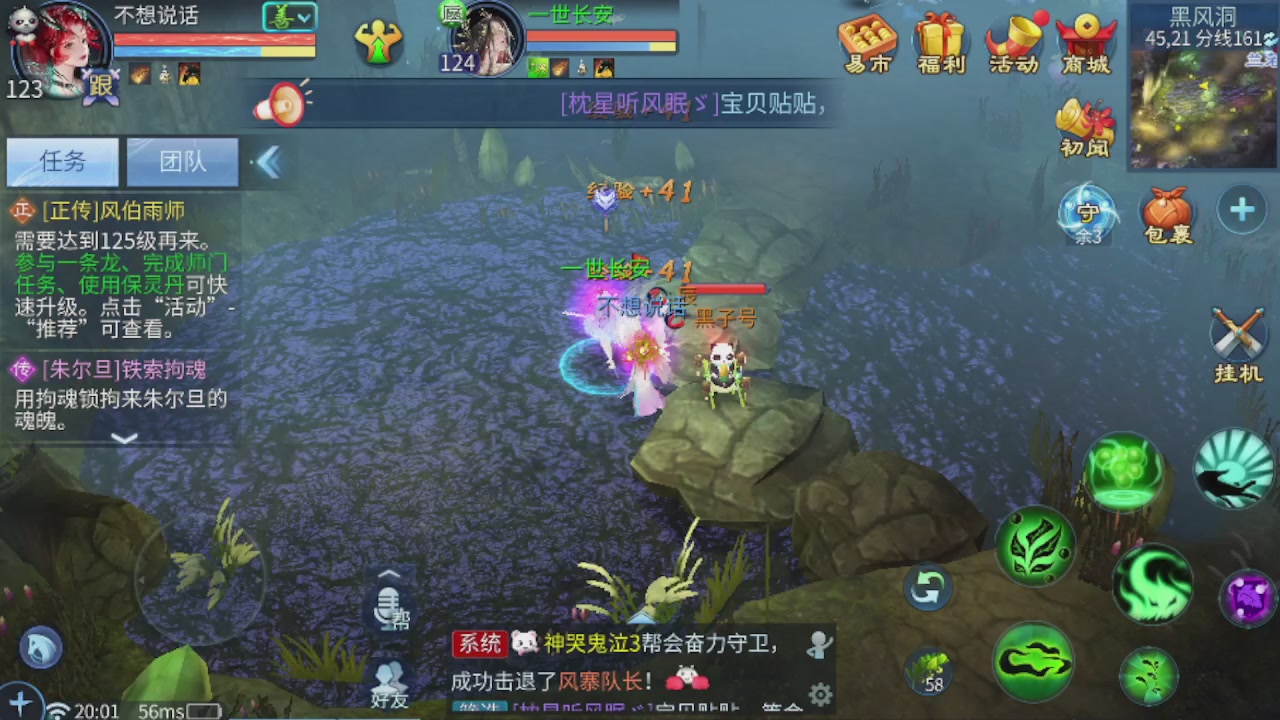Select the 任务 quest tab
Image resolution: width=1280 pixels, height=720 pixels.
click(x=62, y=162)
